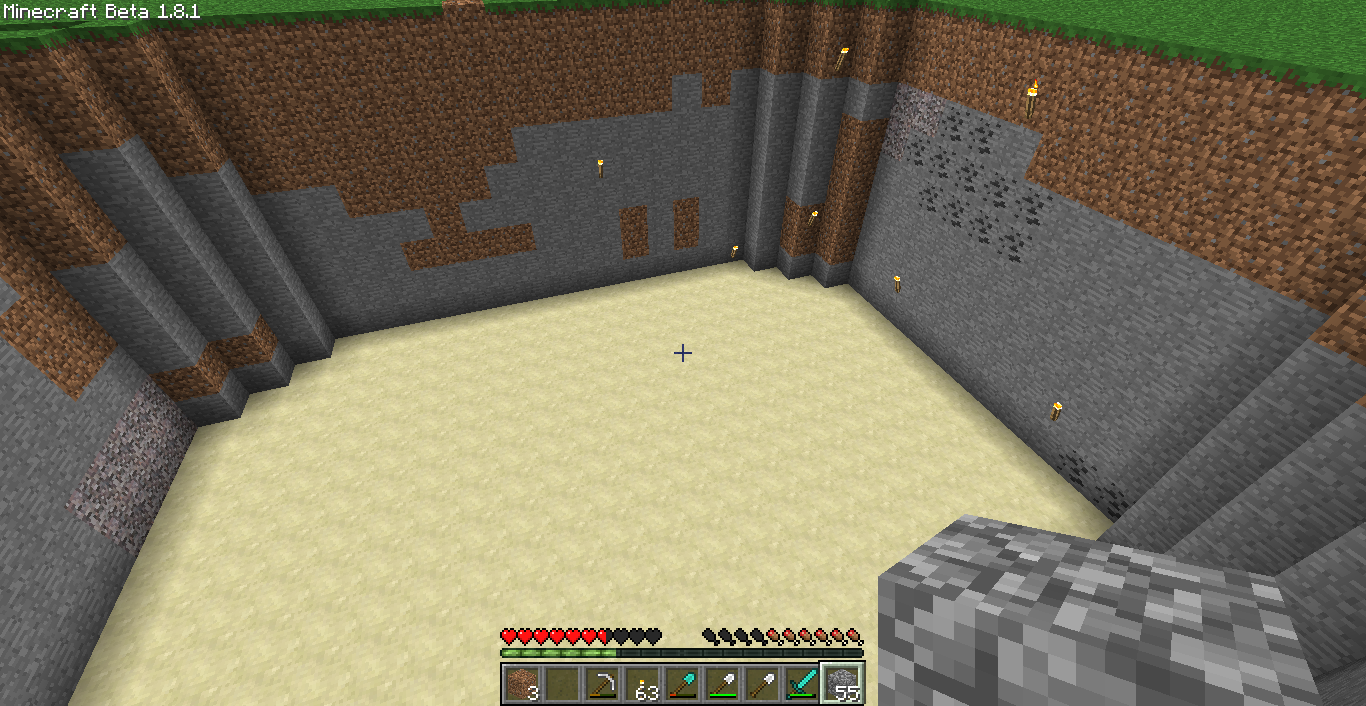
Task: Select the empty hotbar slot
Action: tap(561, 683)
